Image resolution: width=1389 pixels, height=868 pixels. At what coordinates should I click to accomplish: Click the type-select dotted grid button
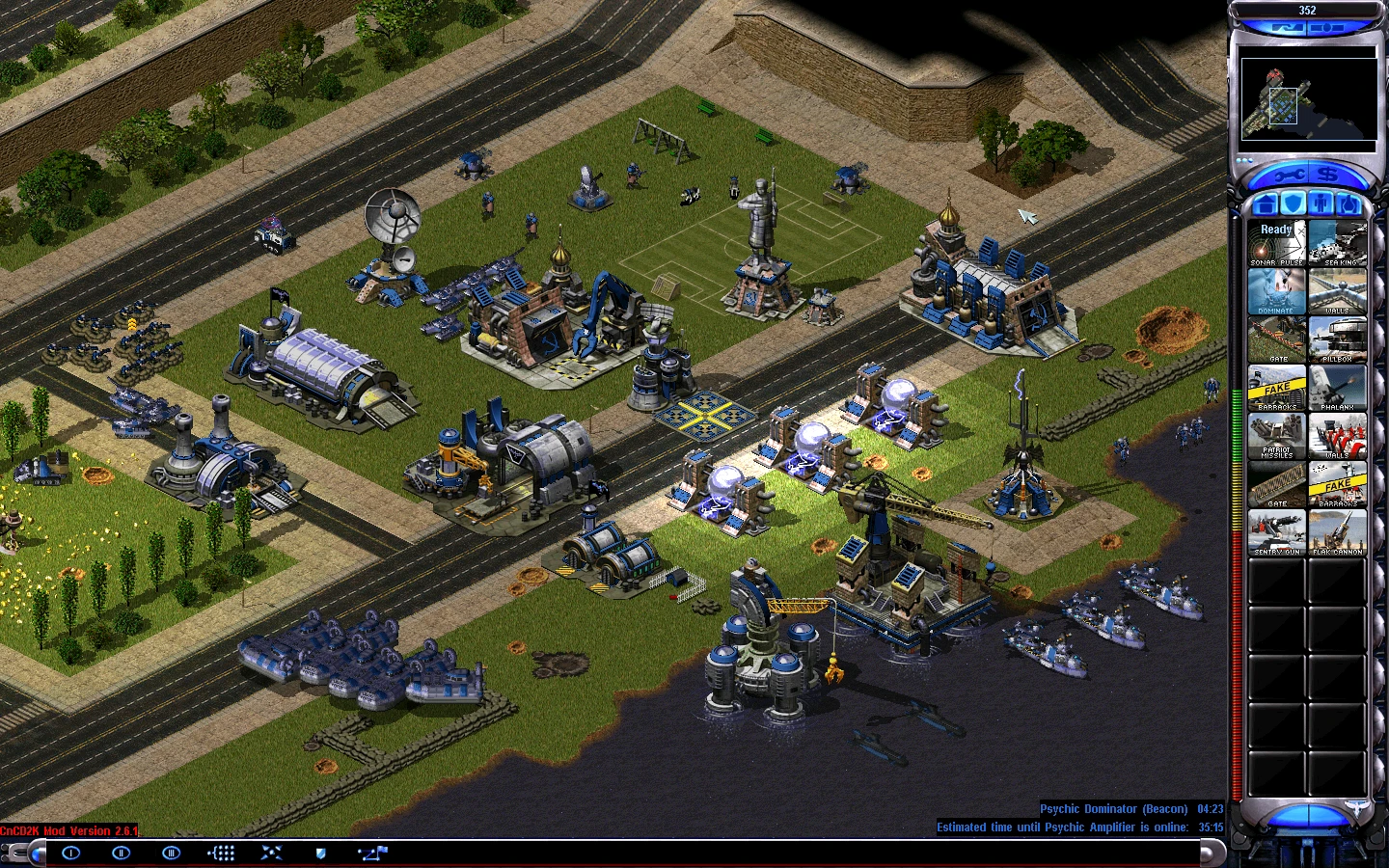[221, 853]
